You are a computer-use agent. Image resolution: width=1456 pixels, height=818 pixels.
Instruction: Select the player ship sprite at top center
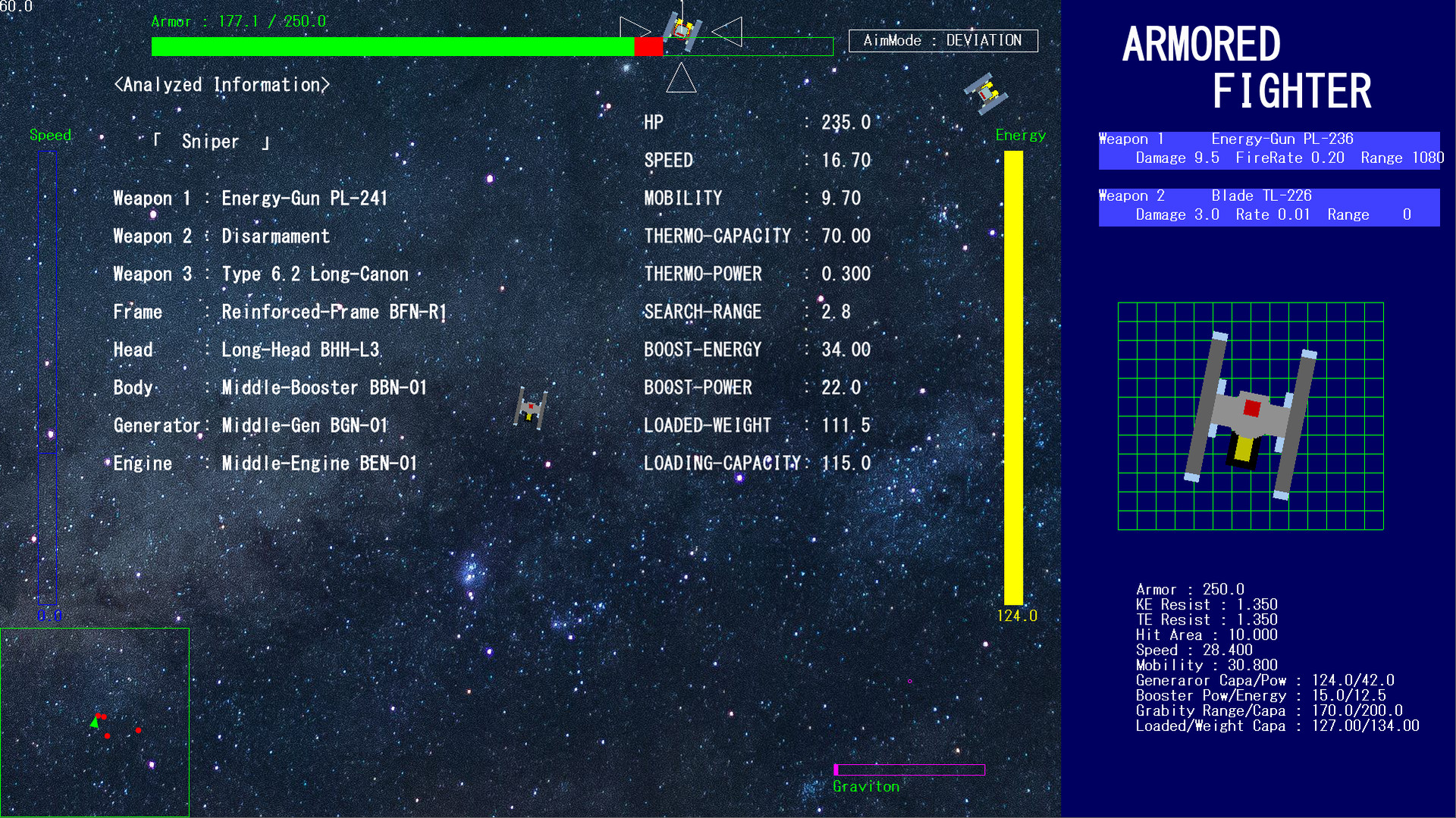coord(681,32)
